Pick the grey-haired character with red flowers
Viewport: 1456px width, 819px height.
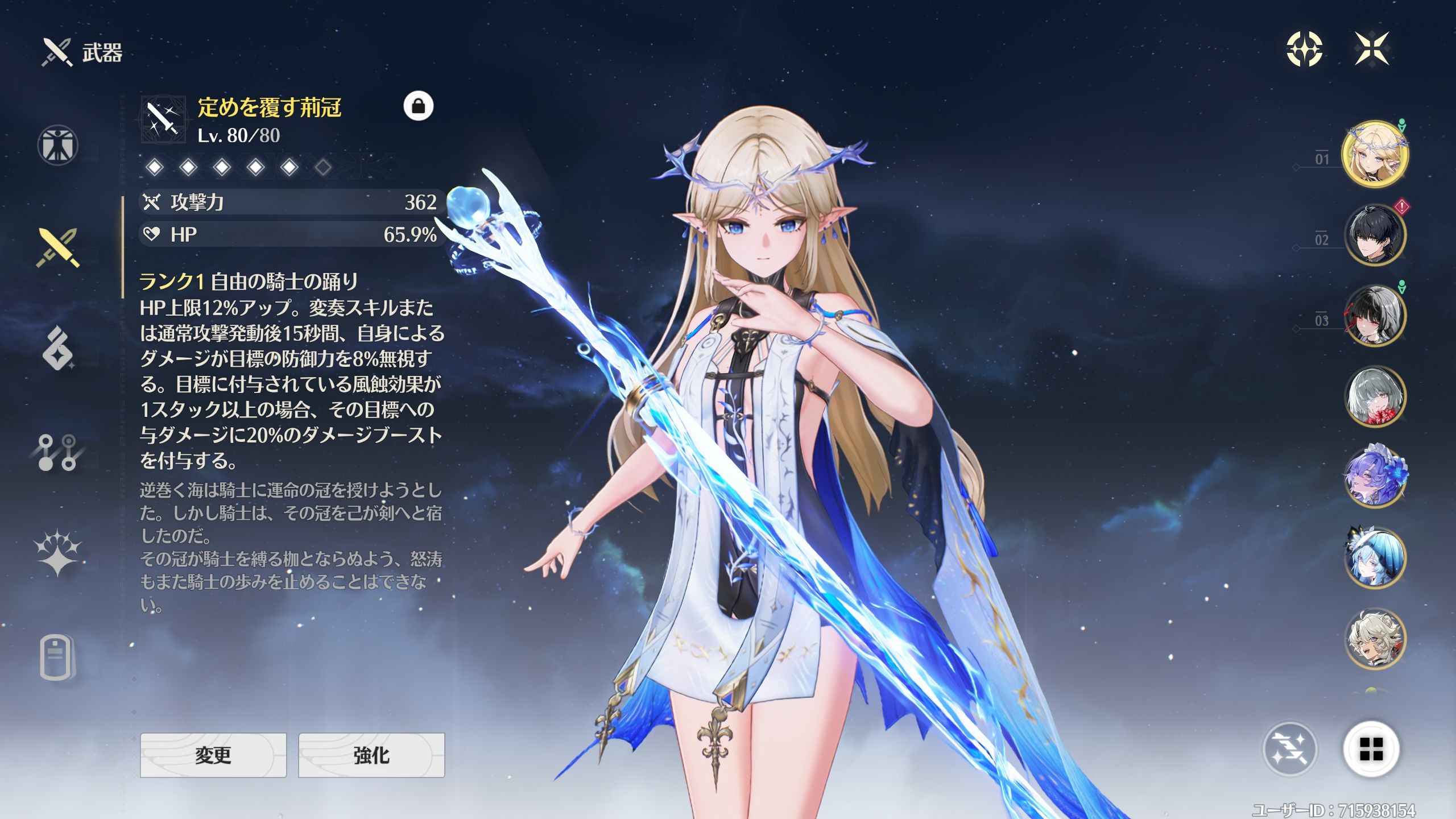(x=1375, y=396)
